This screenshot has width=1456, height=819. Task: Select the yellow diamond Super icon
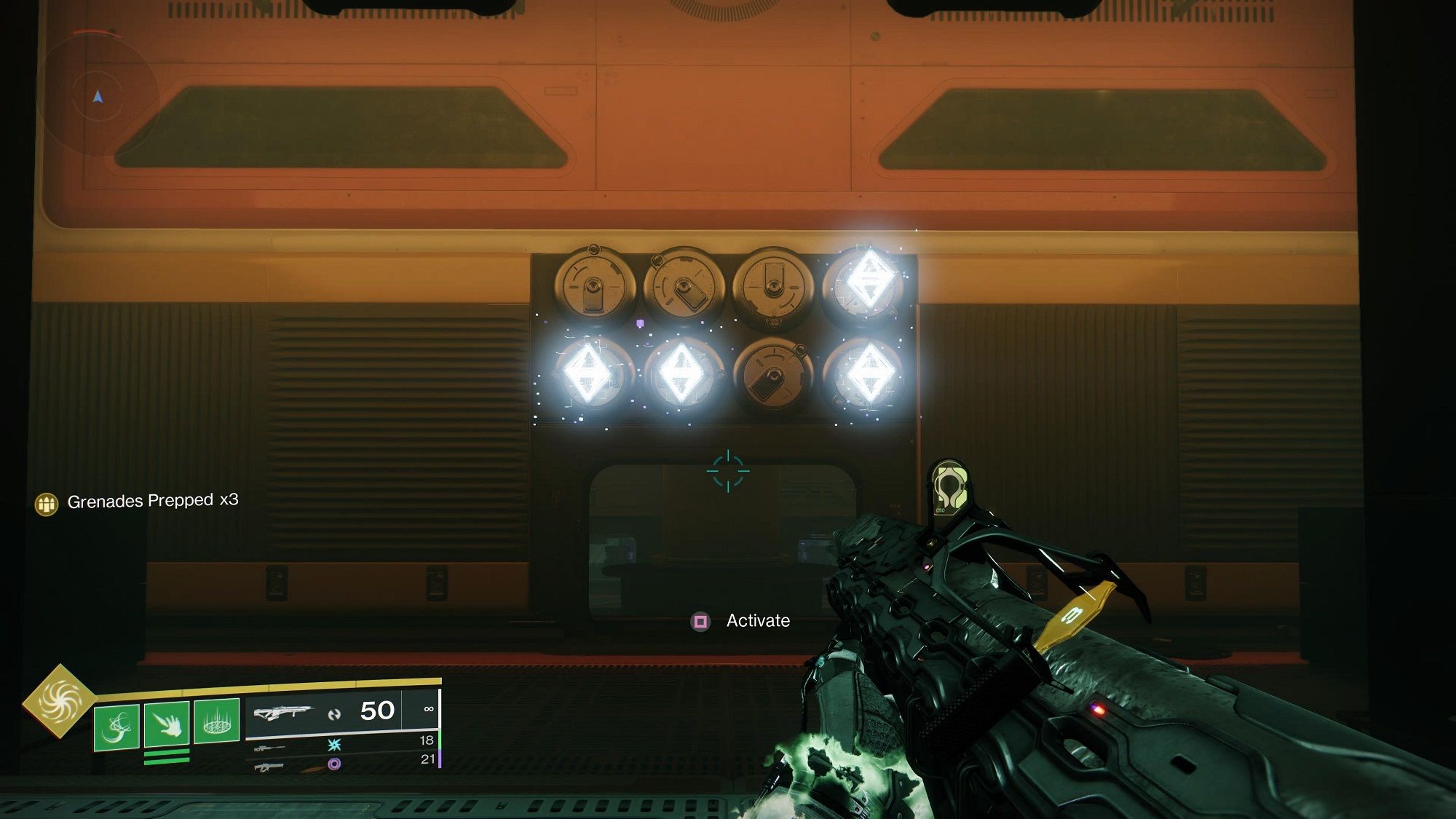(x=60, y=700)
